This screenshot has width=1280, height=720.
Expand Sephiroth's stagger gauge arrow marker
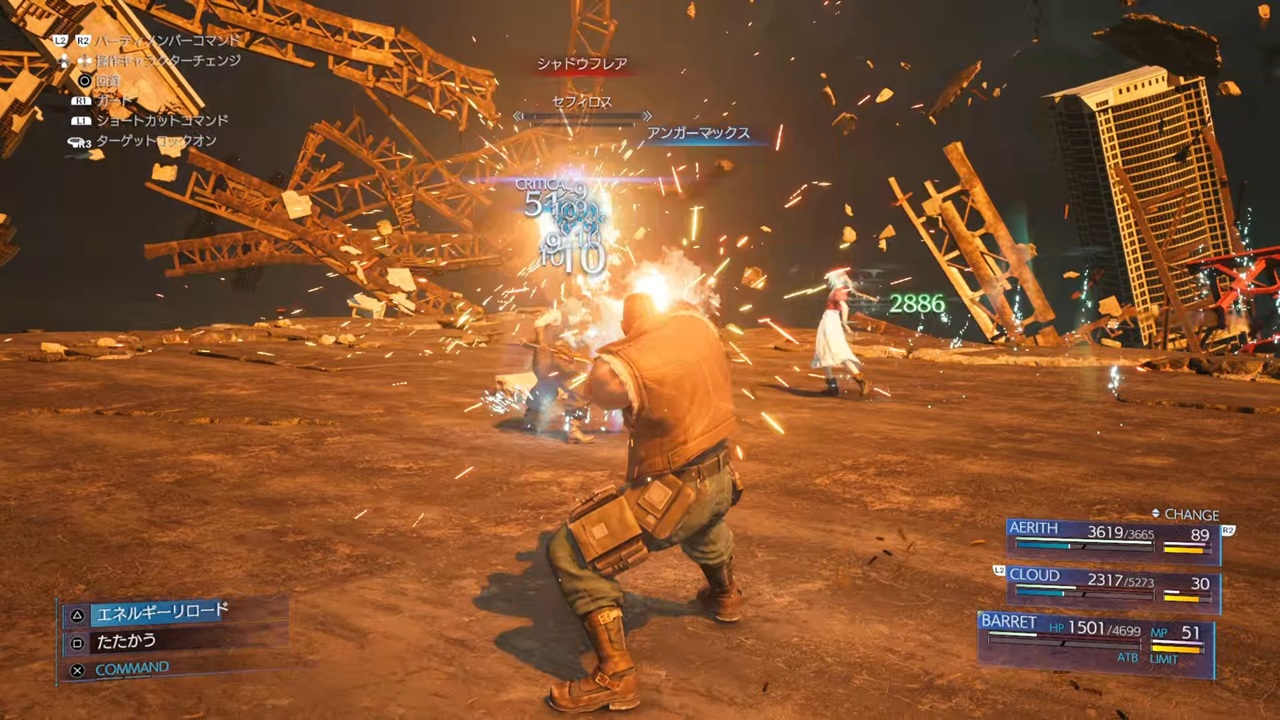[x=647, y=116]
